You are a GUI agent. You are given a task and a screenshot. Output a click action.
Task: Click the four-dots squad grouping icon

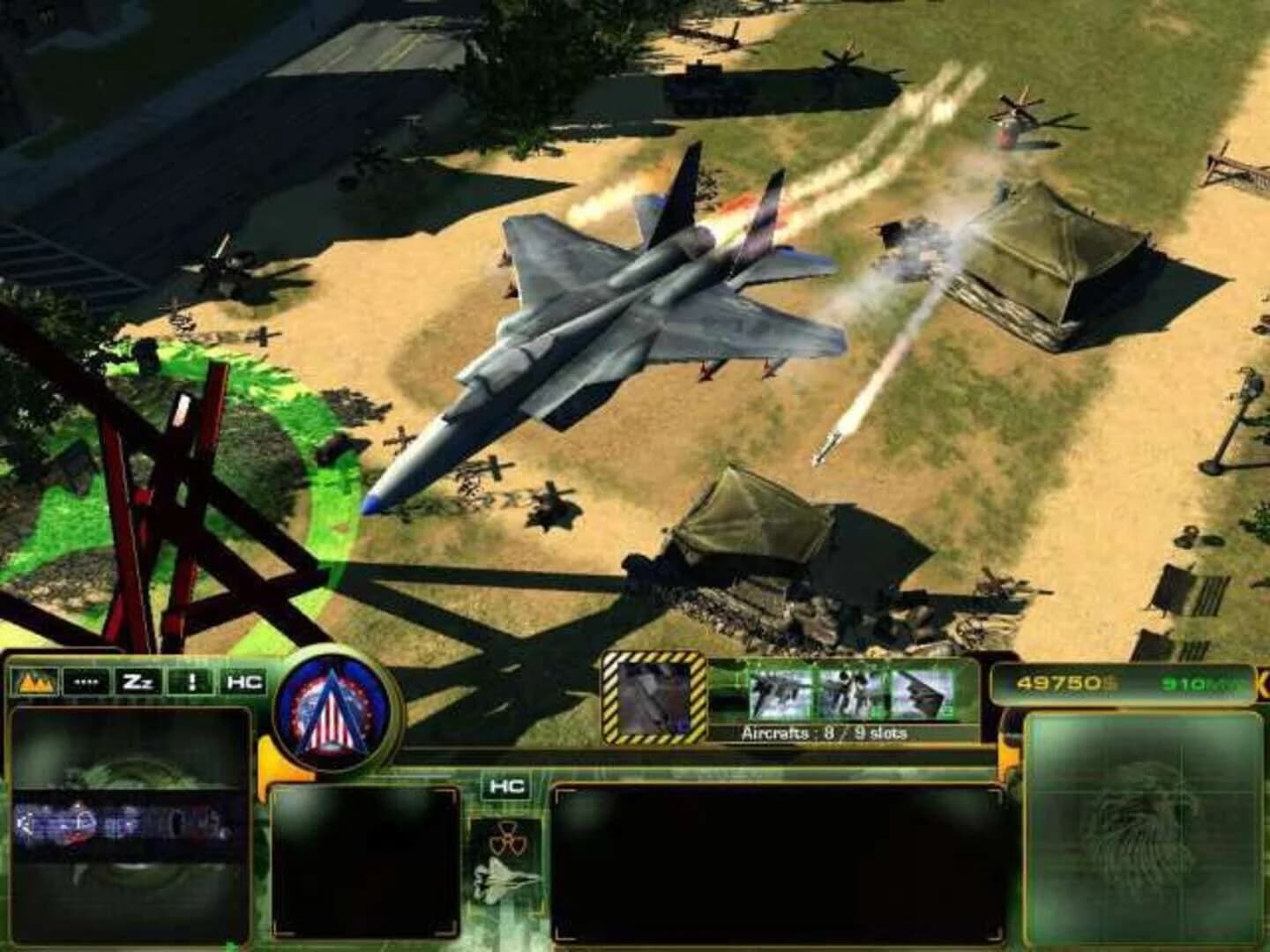(x=88, y=681)
